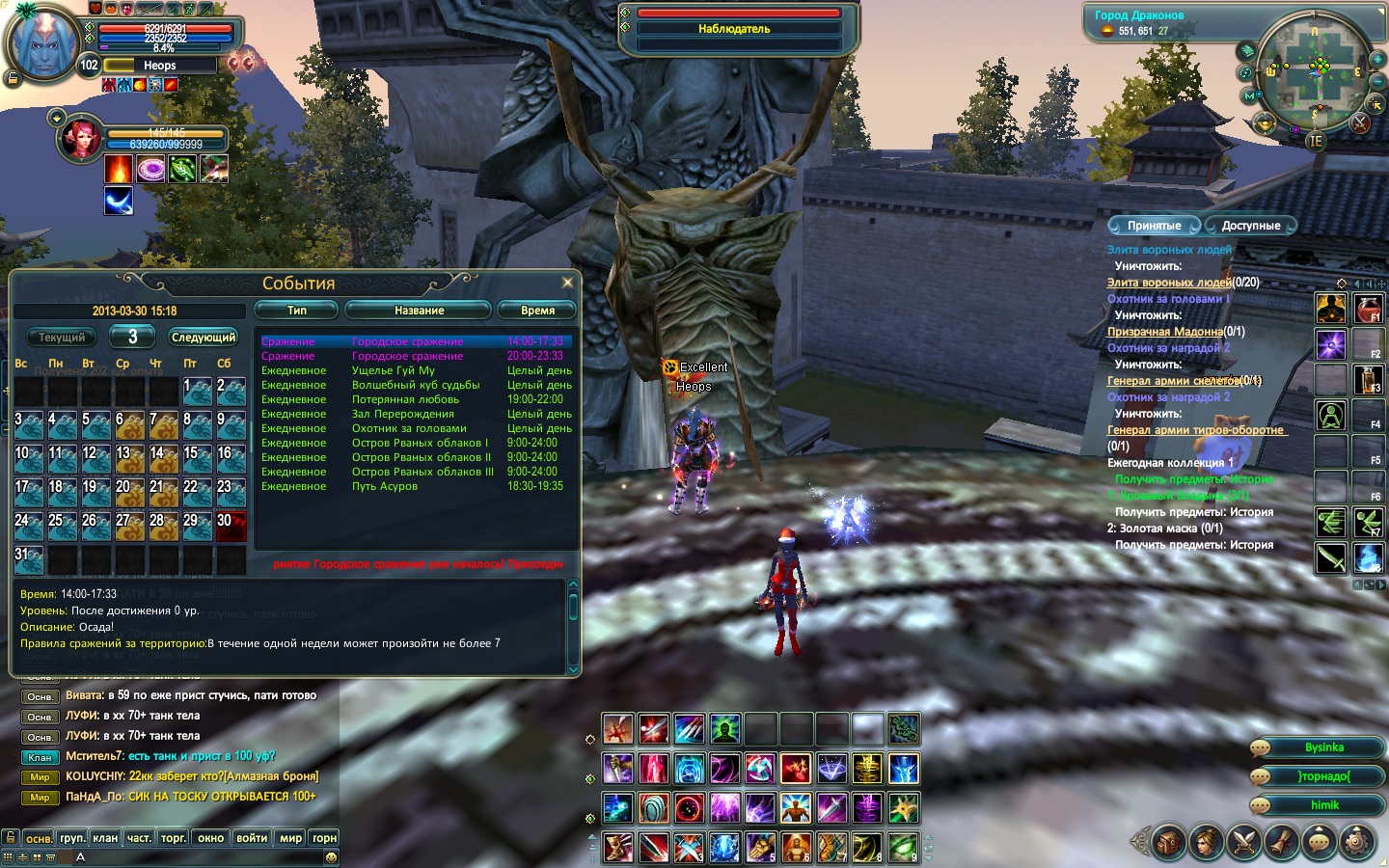
Task: Open chat with himik
Action: click(1323, 805)
